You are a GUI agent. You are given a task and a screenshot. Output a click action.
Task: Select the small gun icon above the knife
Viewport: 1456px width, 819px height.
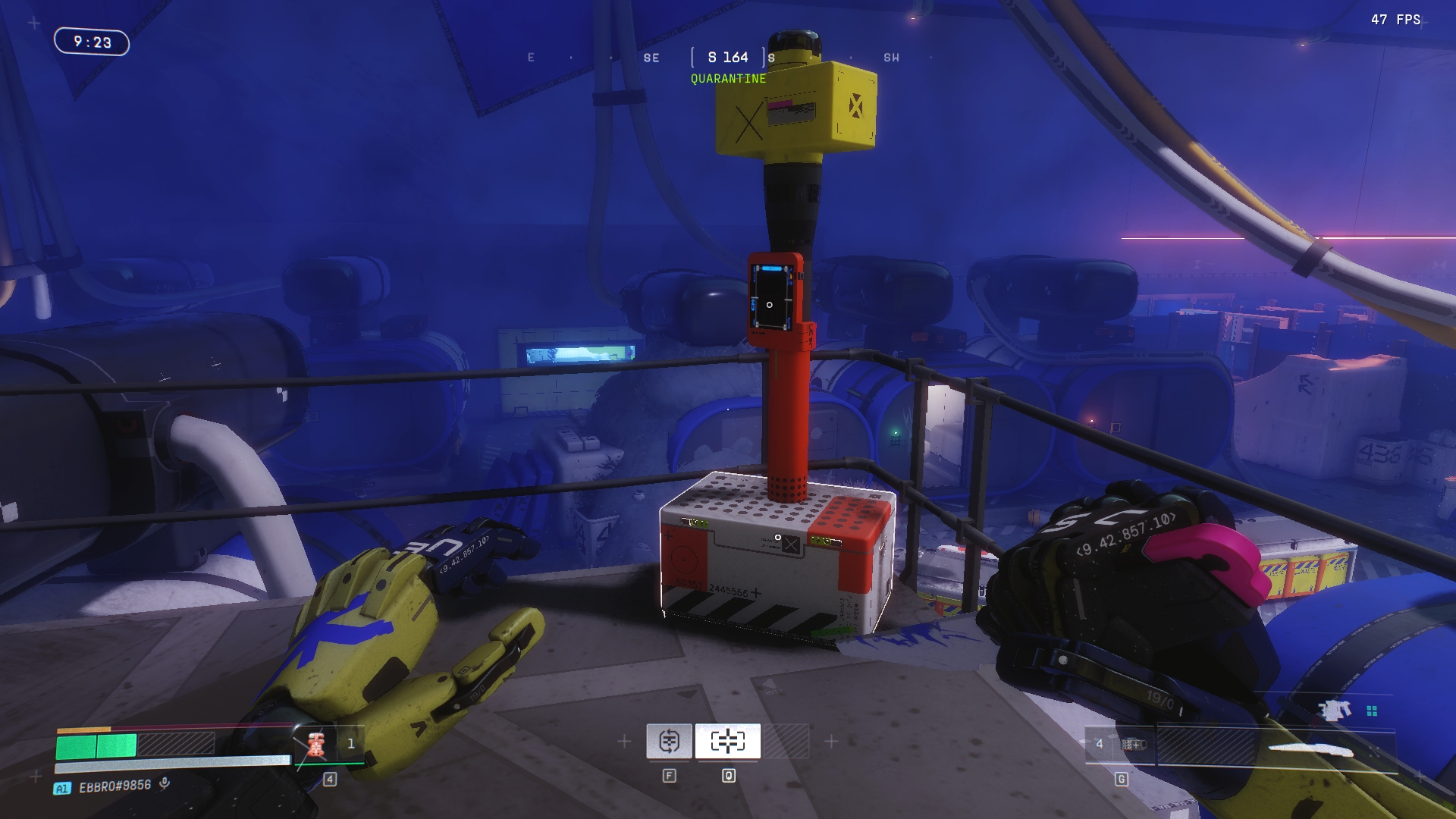coord(1335,711)
